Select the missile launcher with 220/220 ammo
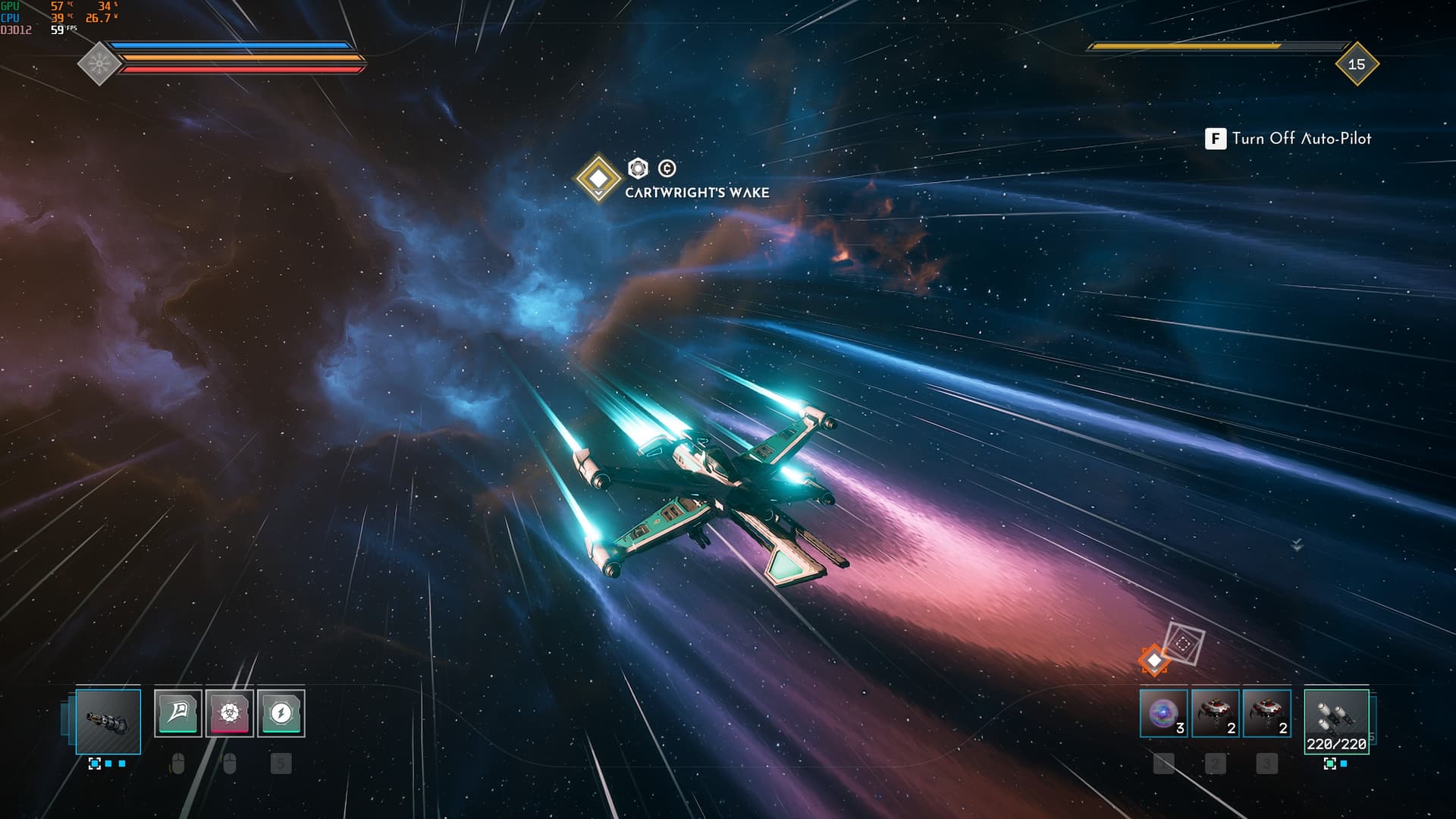 pos(1336,721)
